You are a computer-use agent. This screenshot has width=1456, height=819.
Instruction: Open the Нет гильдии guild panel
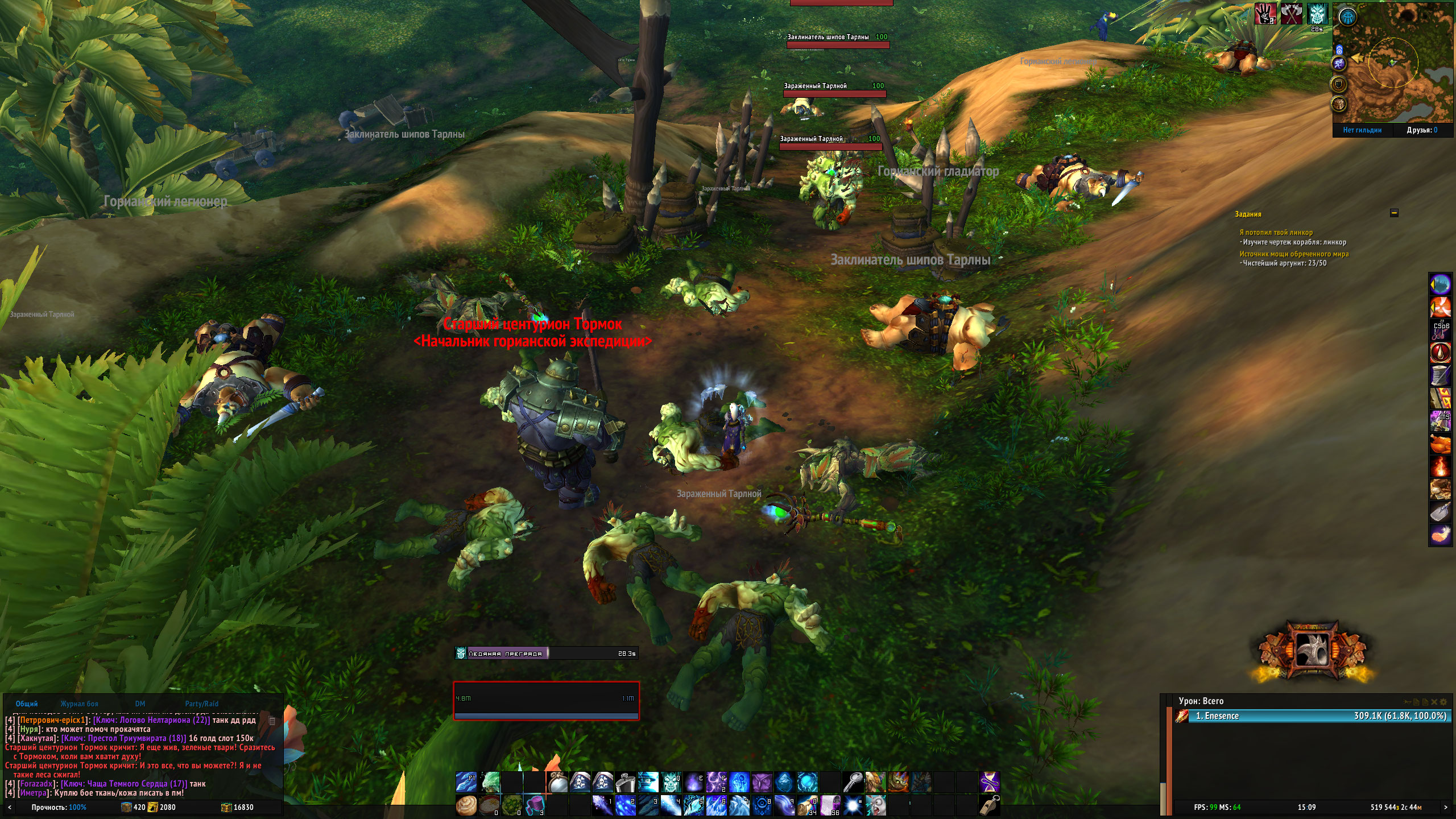pos(1362,130)
